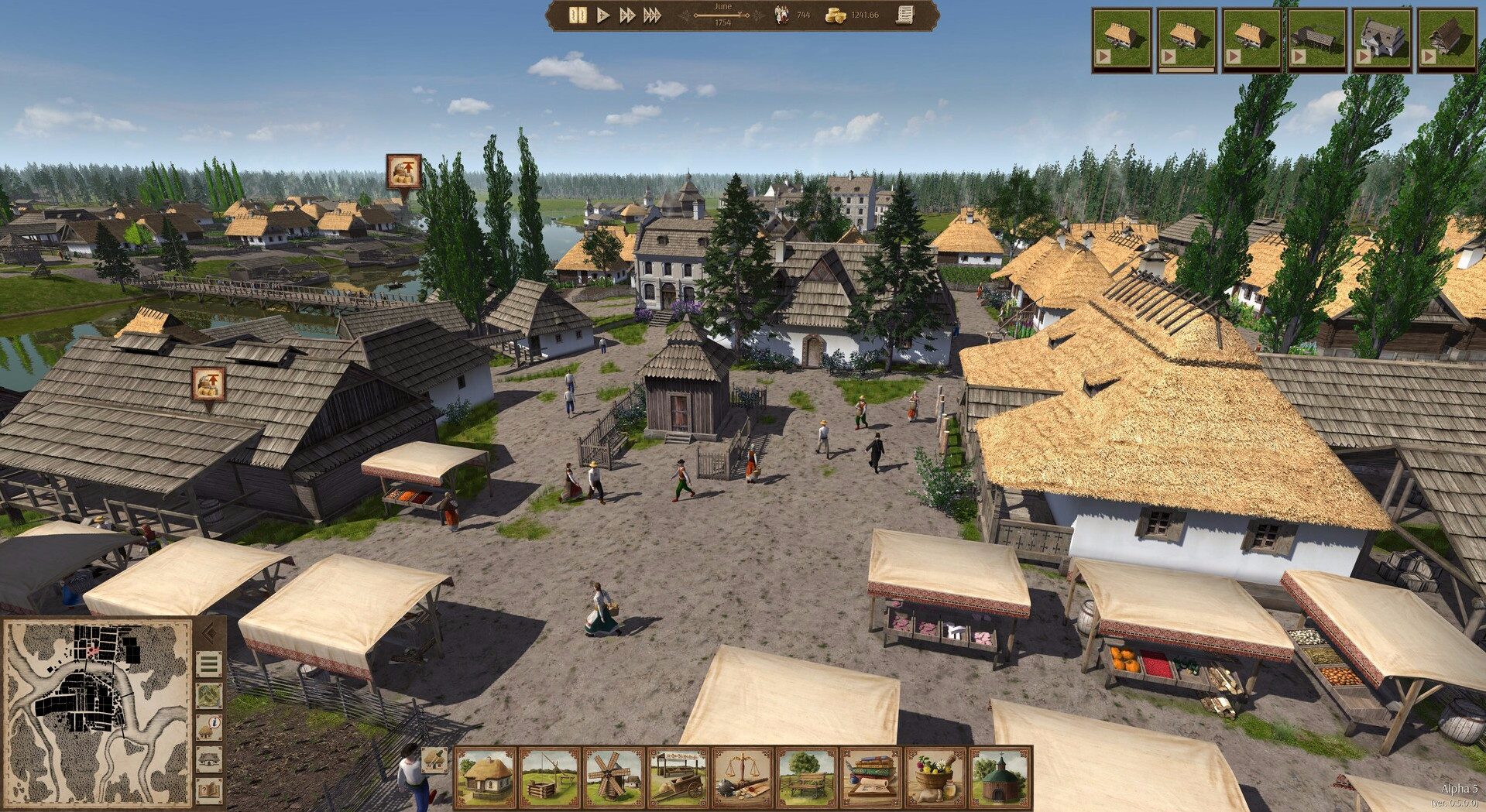This screenshot has height=812, width=1486.
Task: Set game speed to normal play
Action: tap(602, 15)
